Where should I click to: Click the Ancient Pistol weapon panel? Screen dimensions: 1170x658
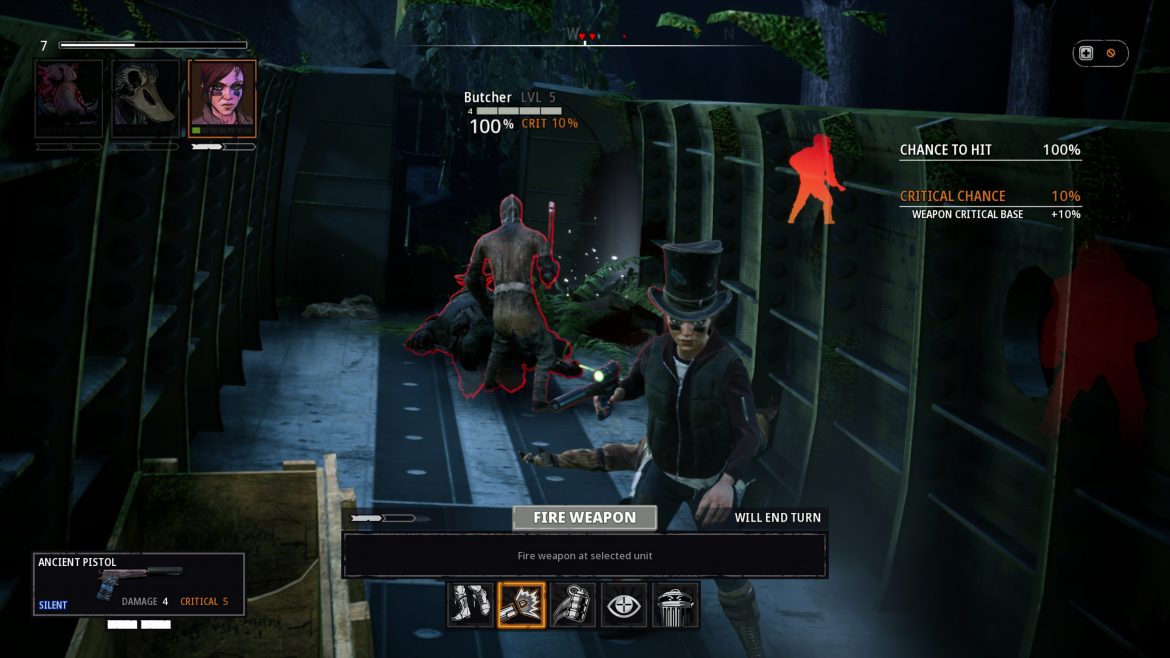pyautogui.click(x=138, y=584)
